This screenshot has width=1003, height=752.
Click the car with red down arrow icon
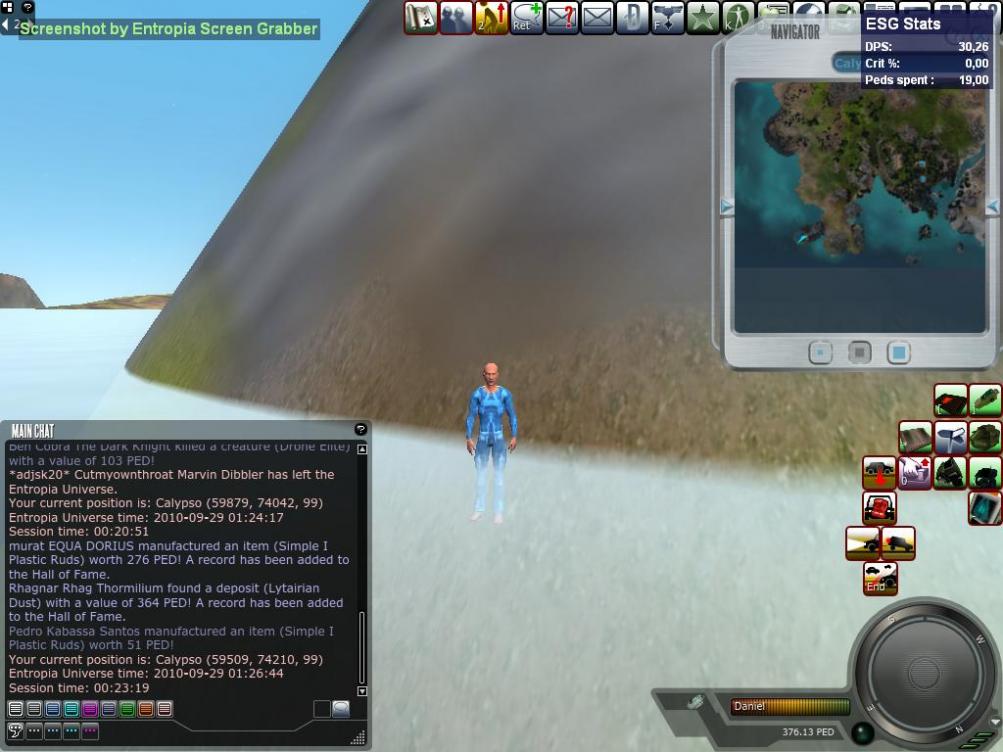click(880, 472)
